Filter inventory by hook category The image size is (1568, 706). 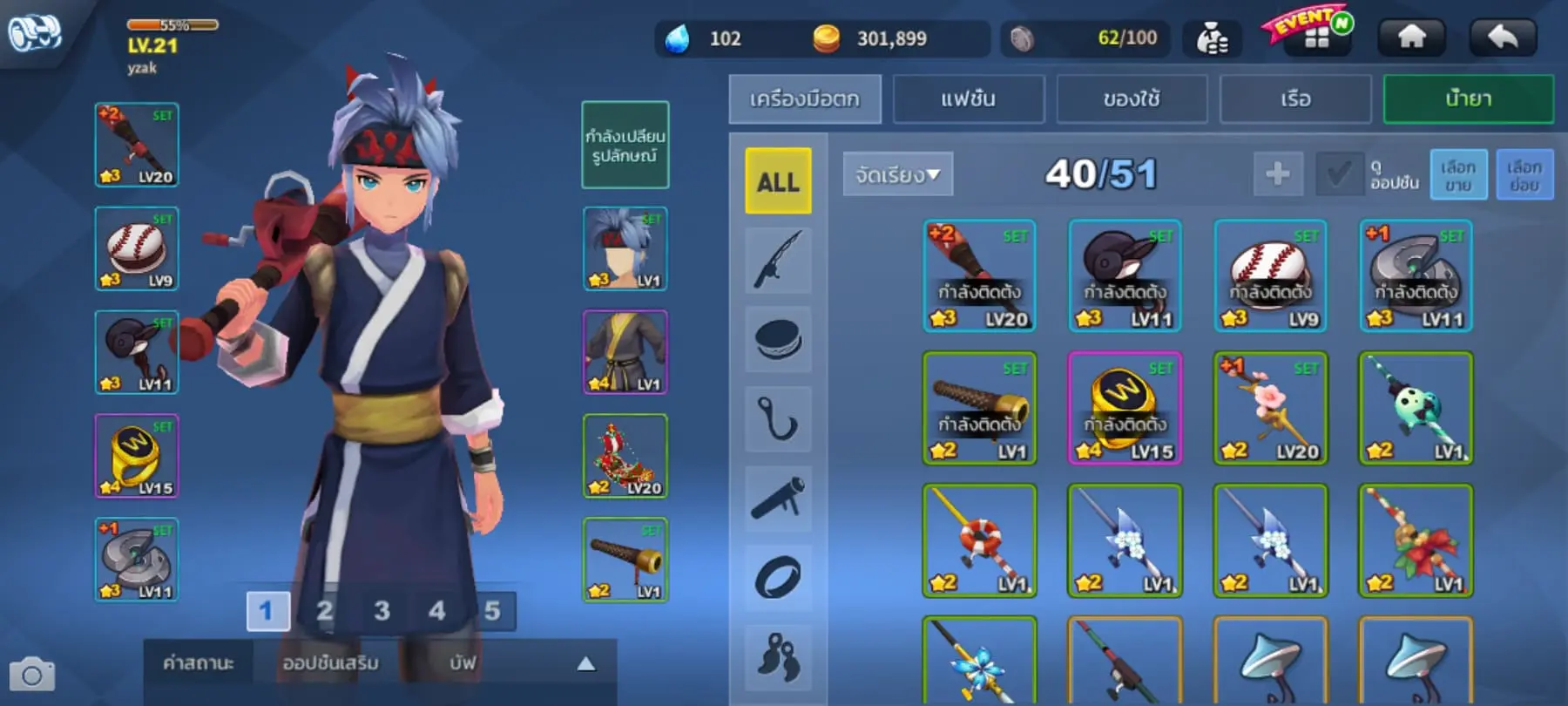coord(778,418)
